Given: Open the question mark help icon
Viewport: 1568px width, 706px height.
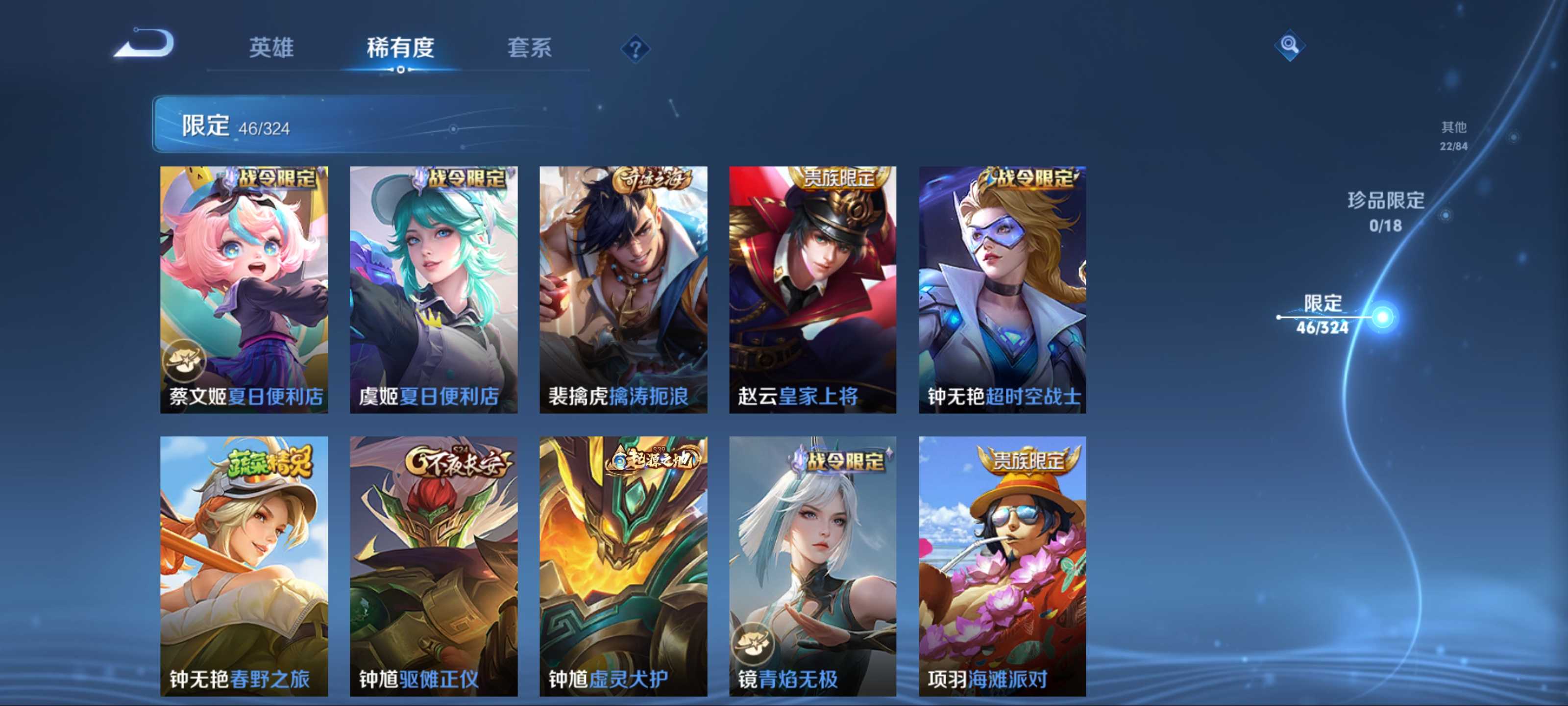Looking at the screenshot, I should point(635,49).
